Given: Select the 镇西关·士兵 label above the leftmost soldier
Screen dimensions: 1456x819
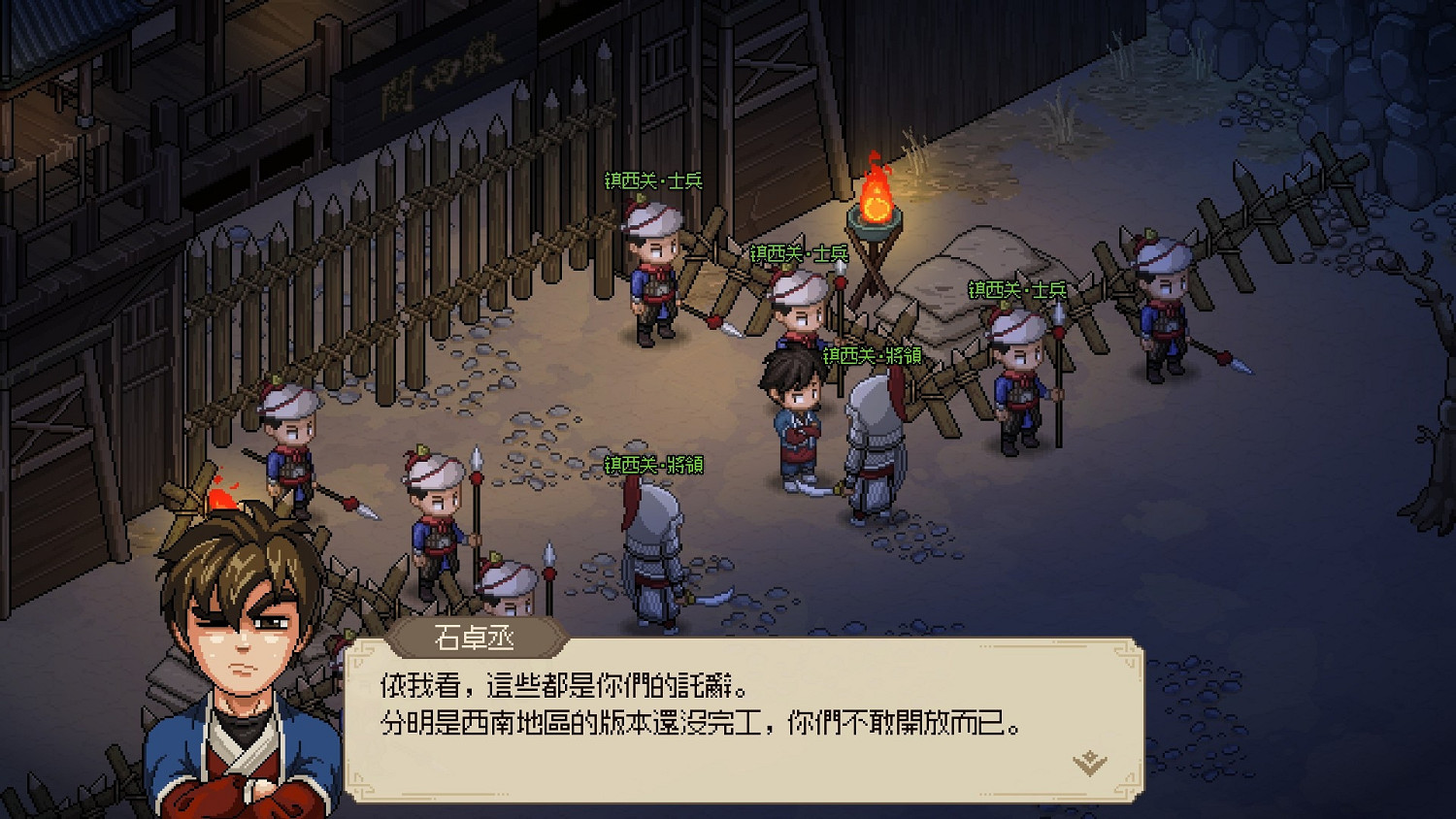Looking at the screenshot, I should pyautogui.click(x=652, y=179).
